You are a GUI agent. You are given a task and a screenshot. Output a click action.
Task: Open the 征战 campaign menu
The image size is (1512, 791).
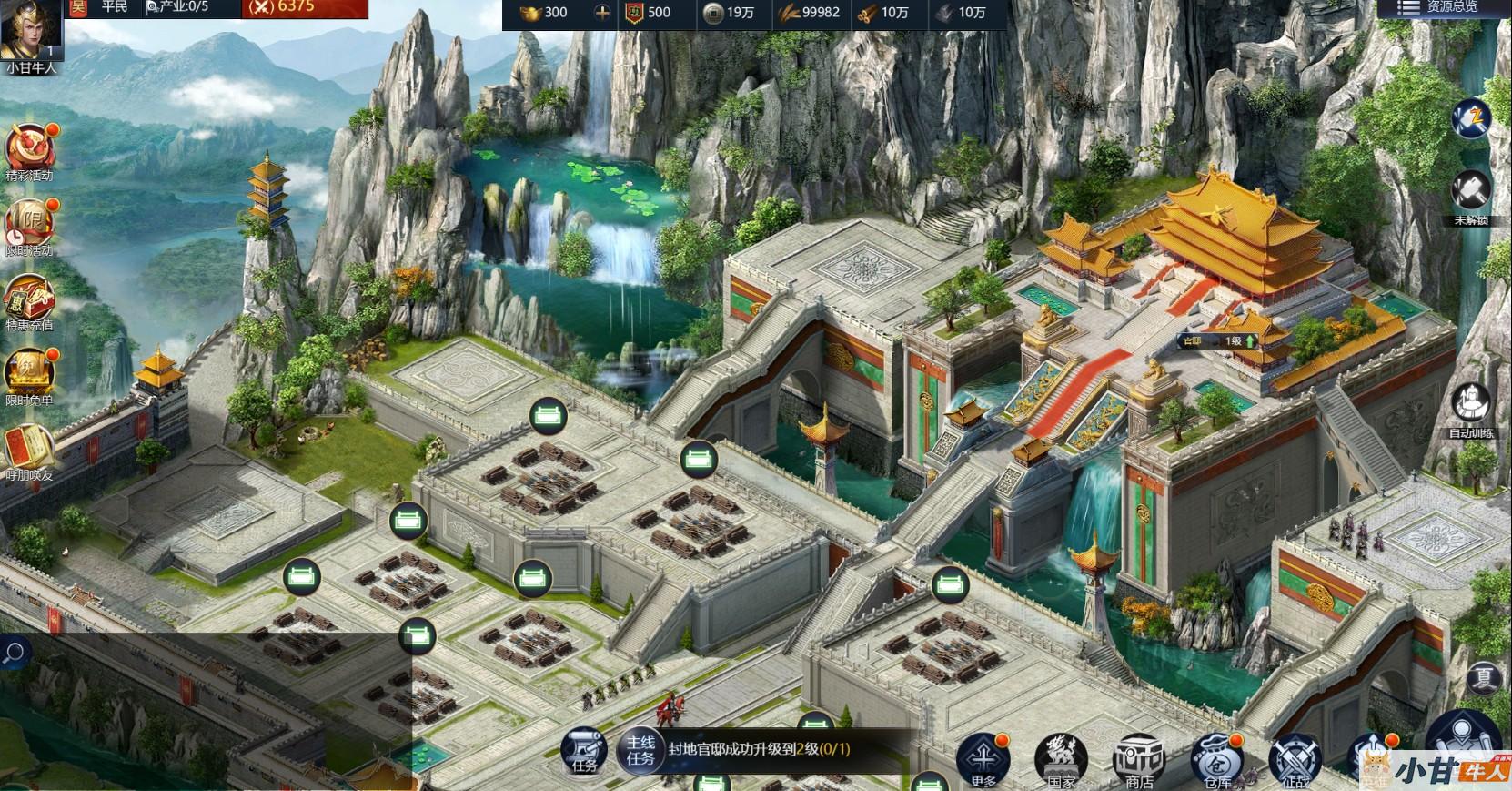click(x=1295, y=758)
